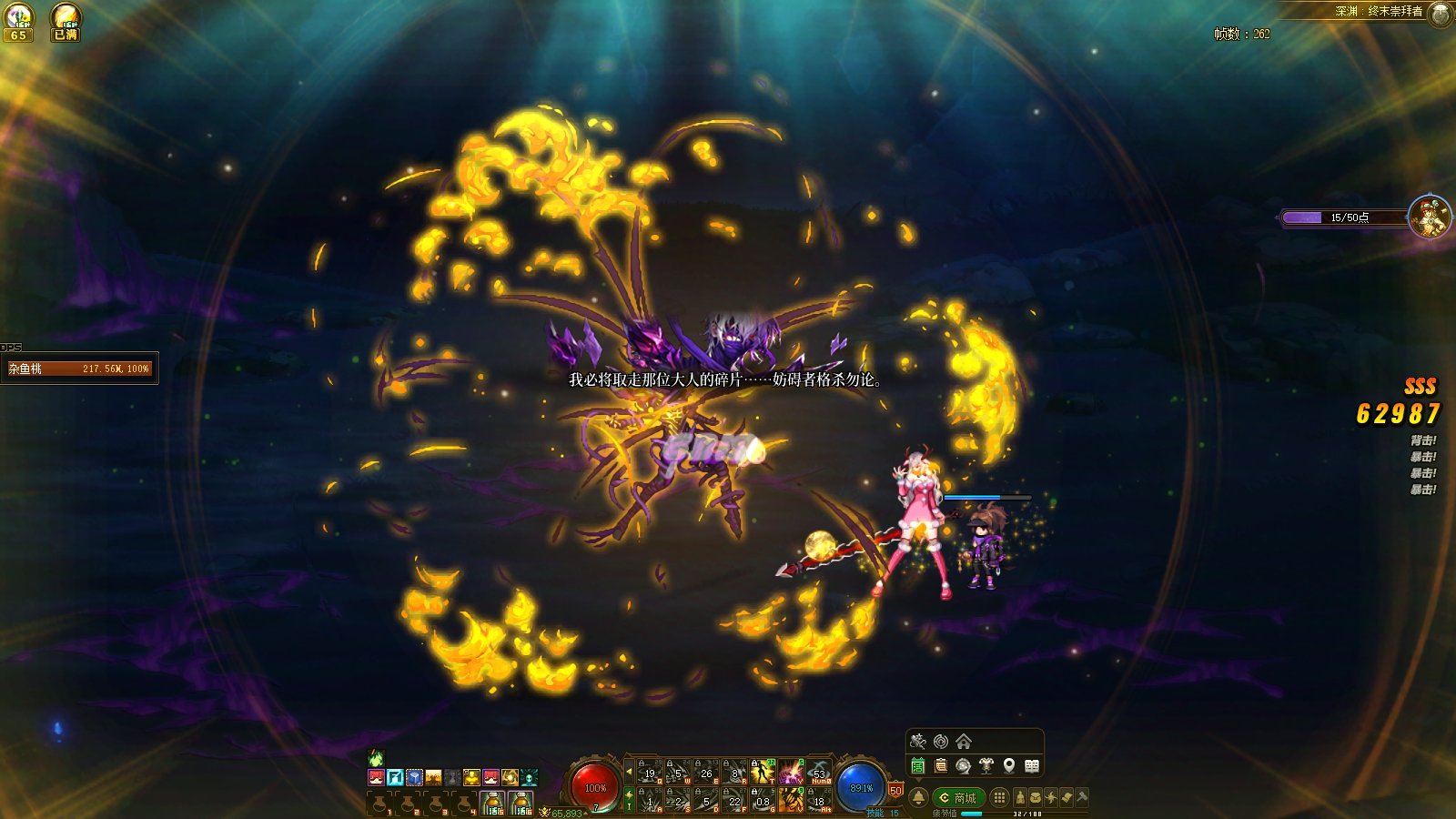Activate the skill bound to Q

click(648, 772)
